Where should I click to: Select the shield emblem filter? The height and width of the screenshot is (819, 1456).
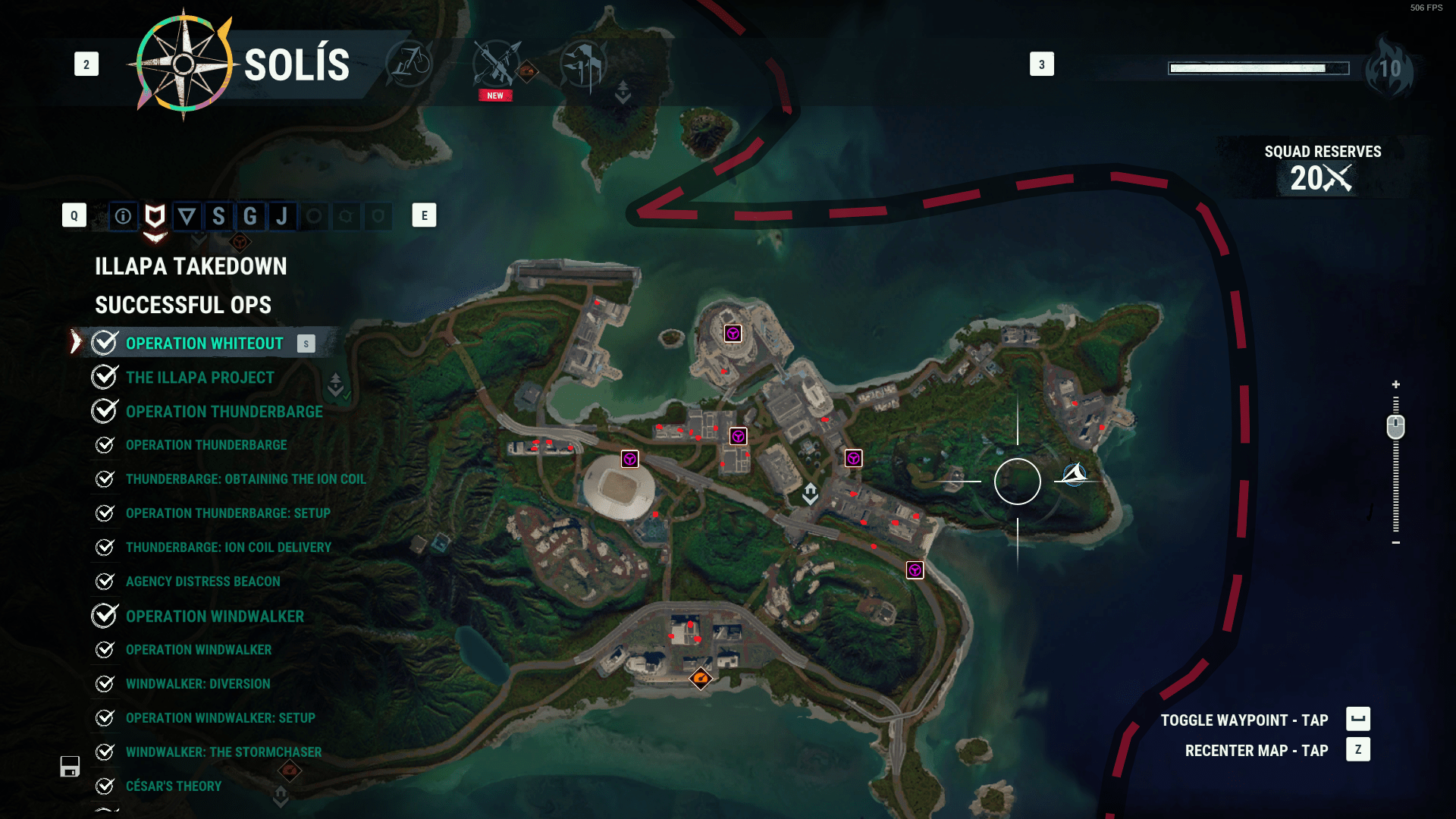(155, 217)
